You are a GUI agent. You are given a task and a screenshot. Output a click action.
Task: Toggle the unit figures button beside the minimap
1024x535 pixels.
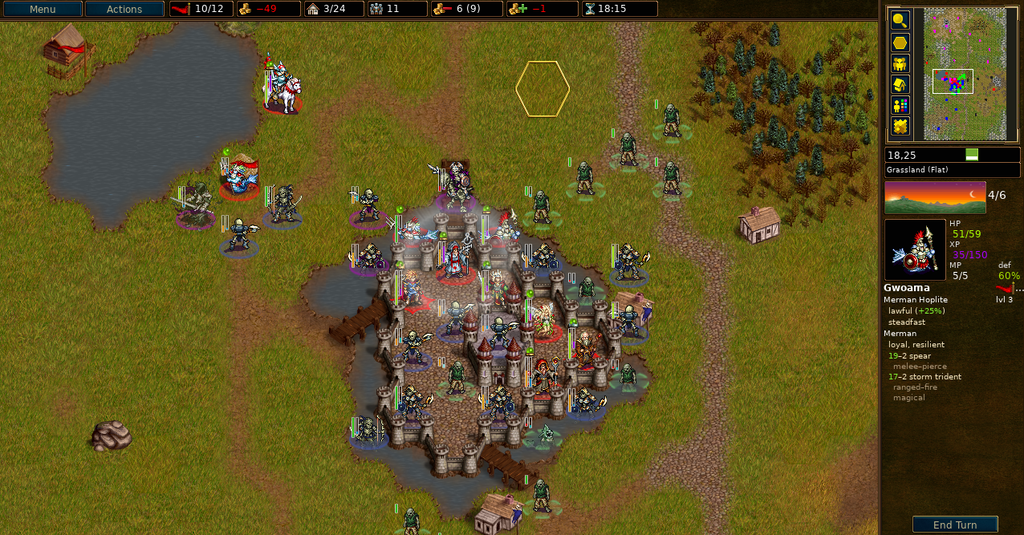pos(900,63)
